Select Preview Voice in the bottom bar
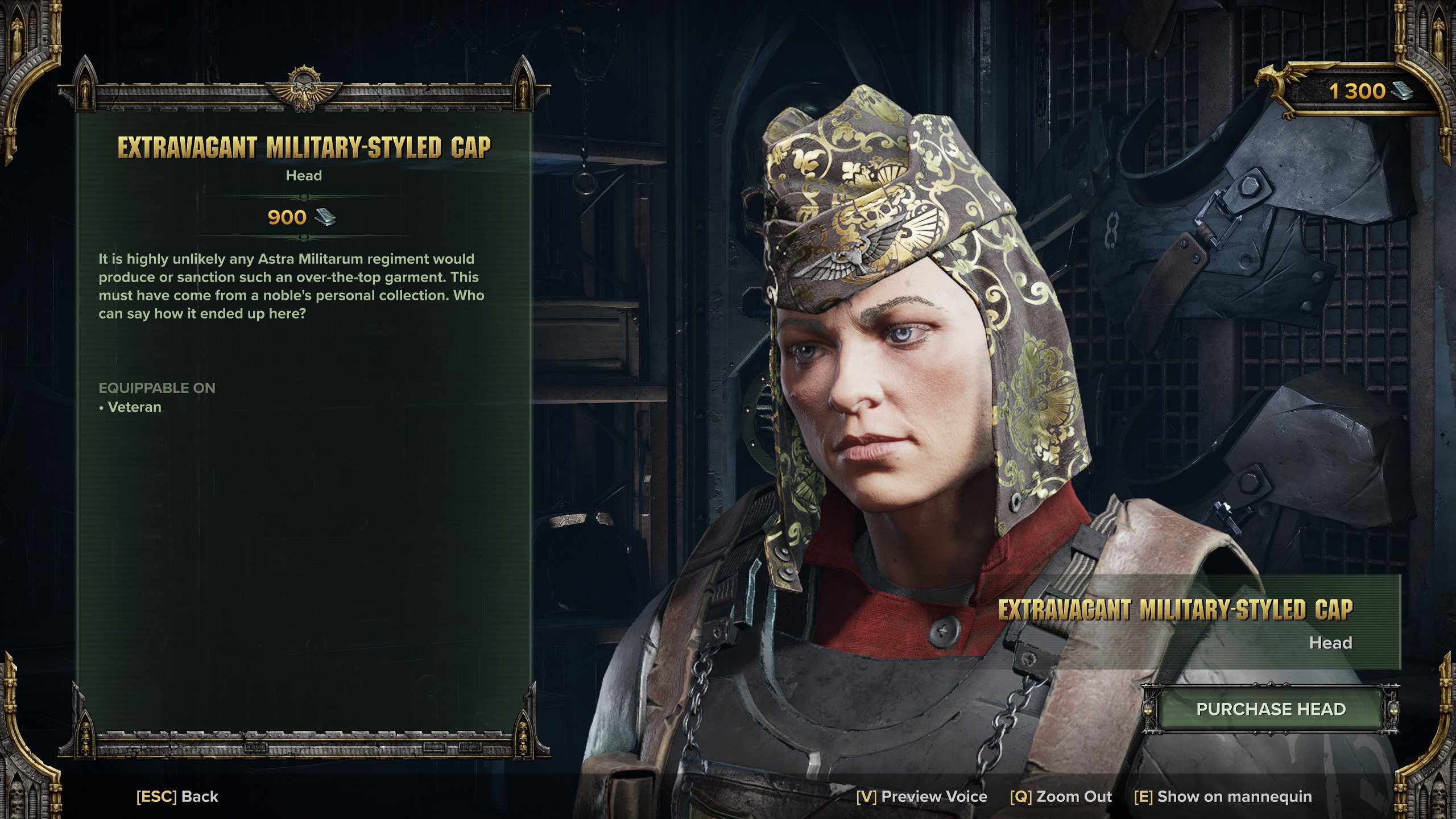The width and height of the screenshot is (1456, 819). pos(921,796)
